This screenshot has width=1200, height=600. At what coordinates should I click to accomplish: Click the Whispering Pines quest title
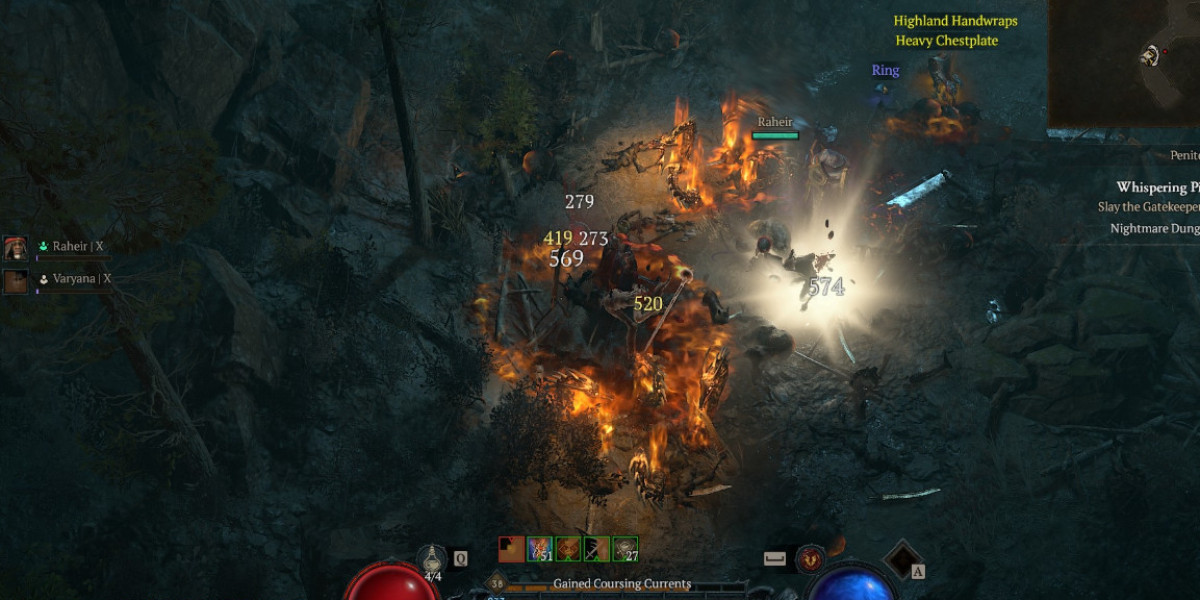1157,187
